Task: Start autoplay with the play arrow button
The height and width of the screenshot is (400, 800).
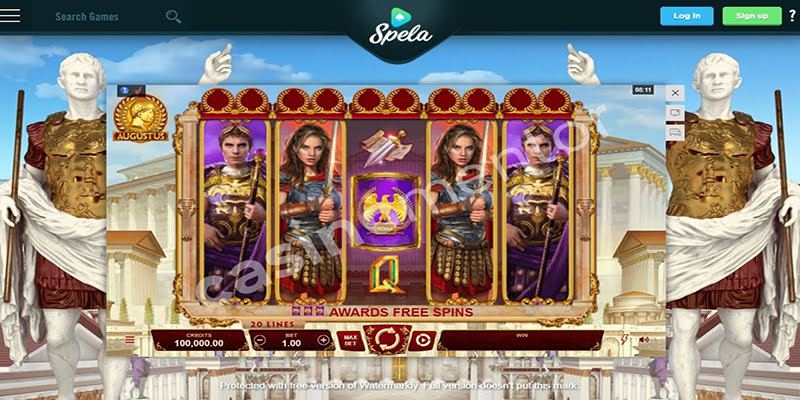Action: [422, 340]
